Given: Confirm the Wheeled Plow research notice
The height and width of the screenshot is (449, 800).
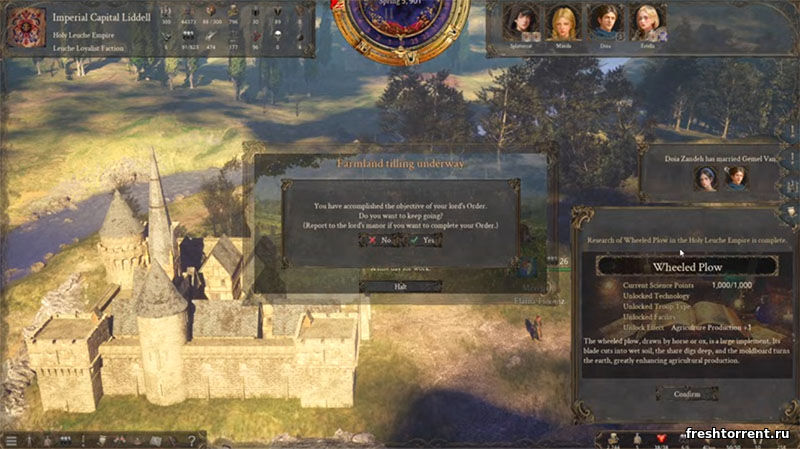Looking at the screenshot, I should (x=686, y=393).
